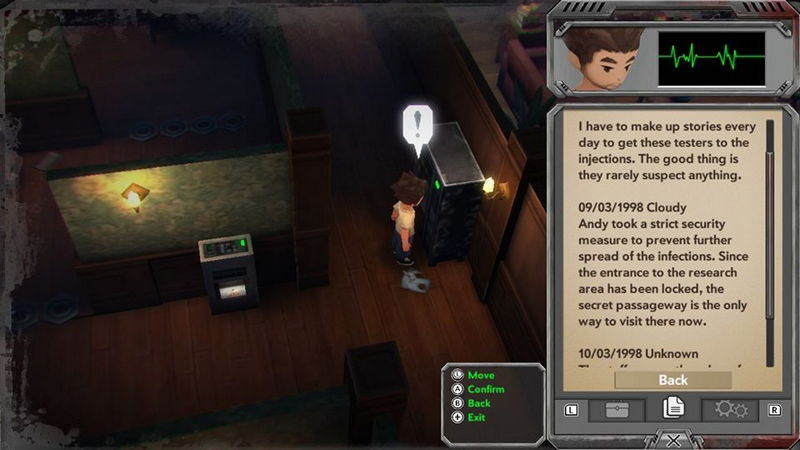The width and height of the screenshot is (800, 450).
Task: Close the panel with the X button
Action: (673, 440)
